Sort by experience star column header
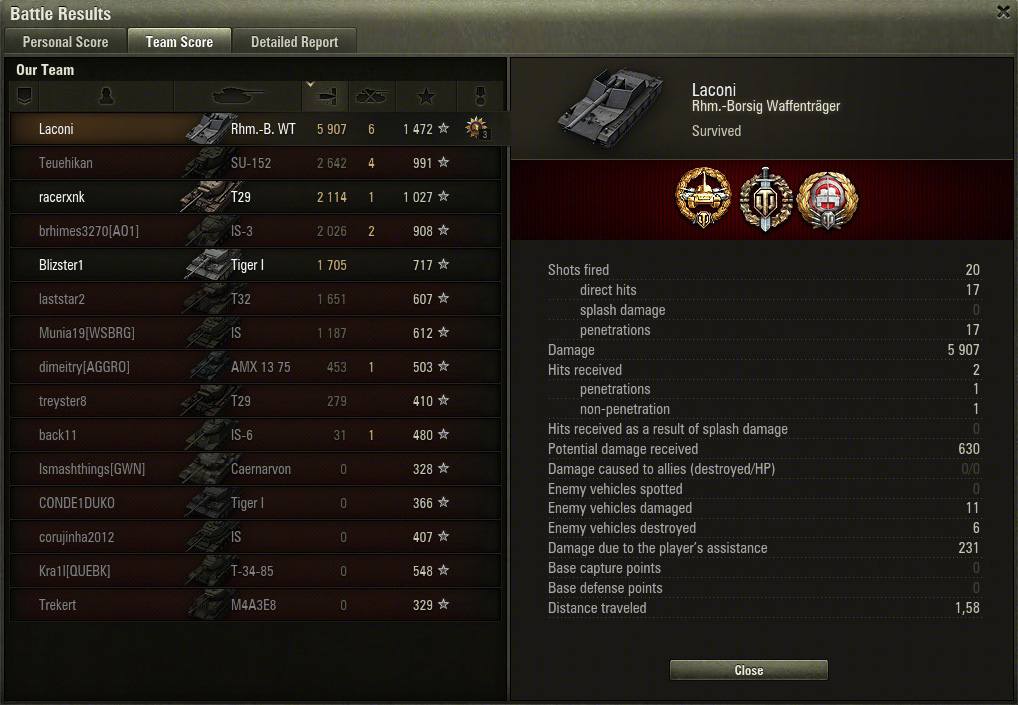 point(426,96)
